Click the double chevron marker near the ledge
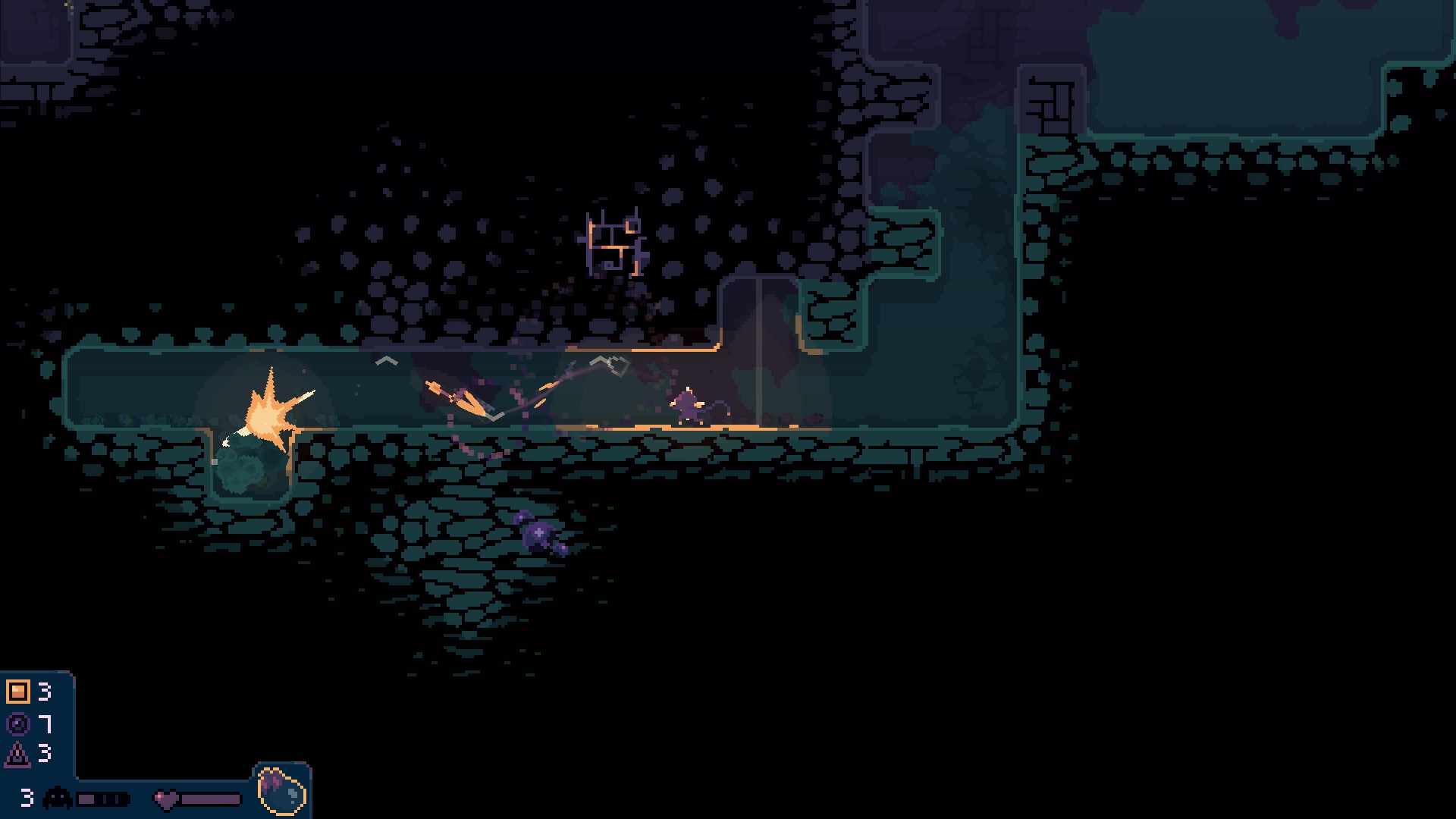The width and height of the screenshot is (1456, 819). pos(610,364)
